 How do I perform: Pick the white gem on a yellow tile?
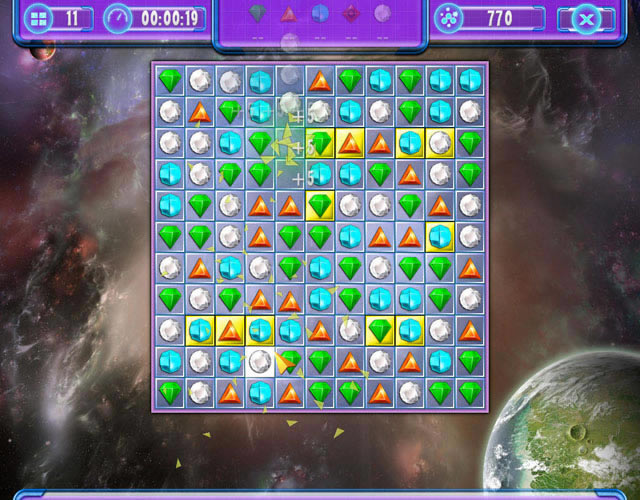pyautogui.click(x=440, y=143)
